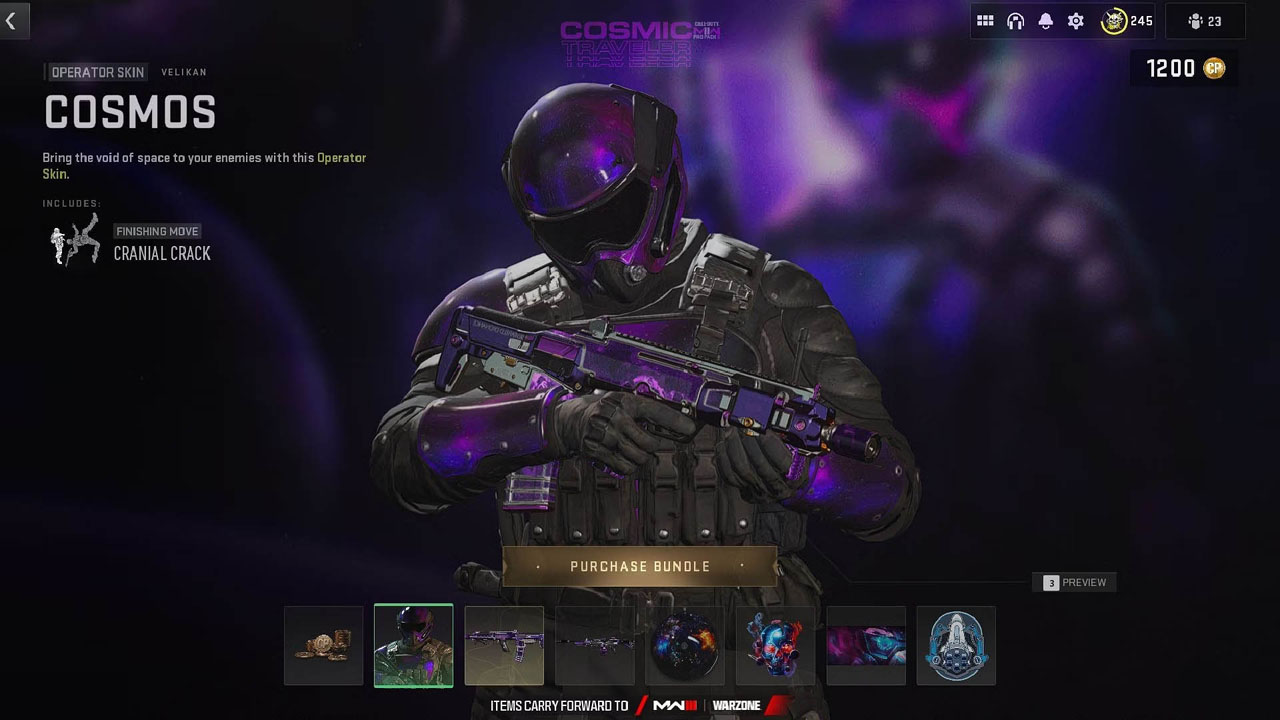Open the apps grid menu
Viewport: 1280px width, 720px height.
pyautogui.click(x=985, y=20)
